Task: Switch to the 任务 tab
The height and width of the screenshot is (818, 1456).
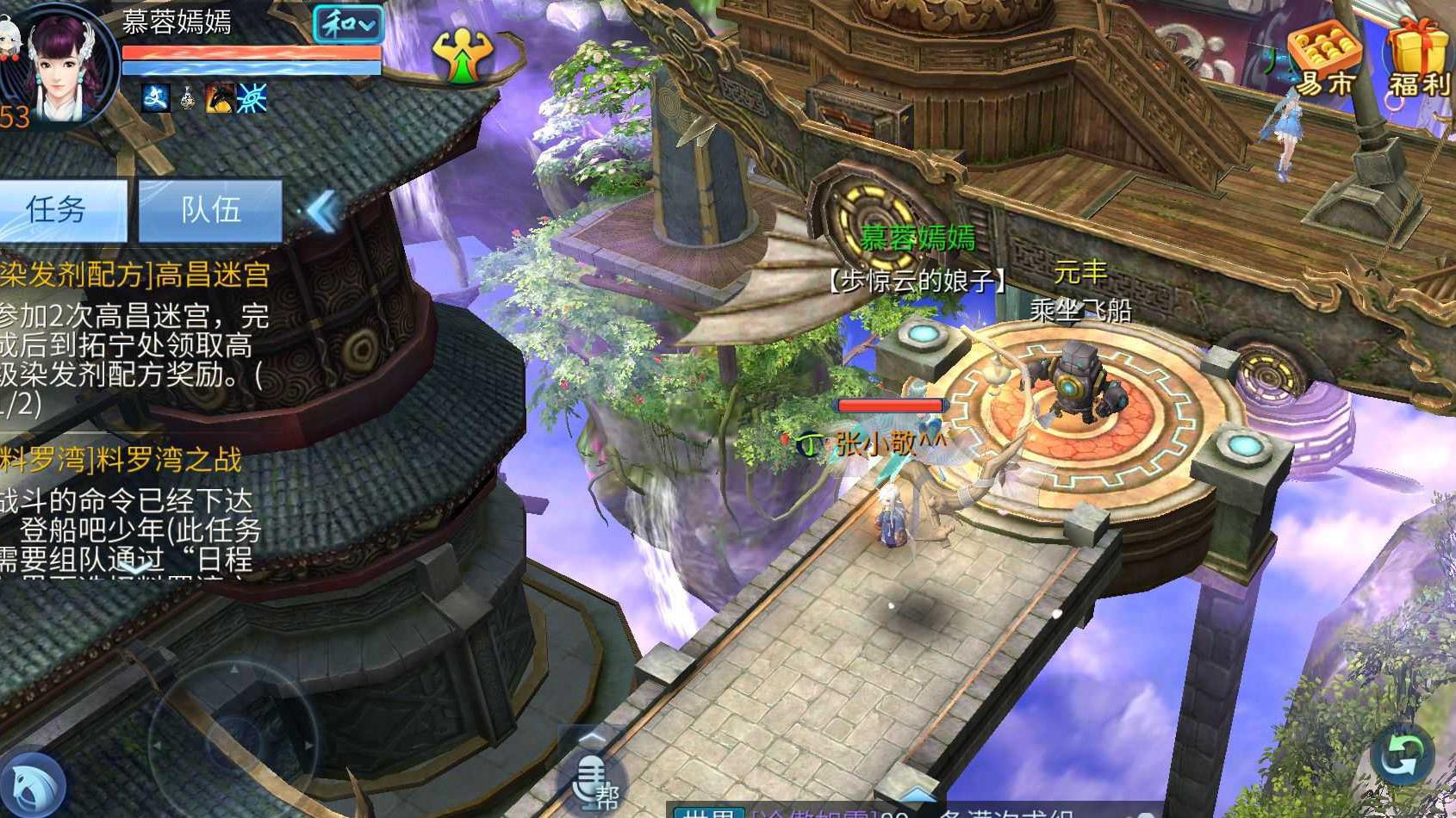Action: pyautogui.click(x=59, y=209)
